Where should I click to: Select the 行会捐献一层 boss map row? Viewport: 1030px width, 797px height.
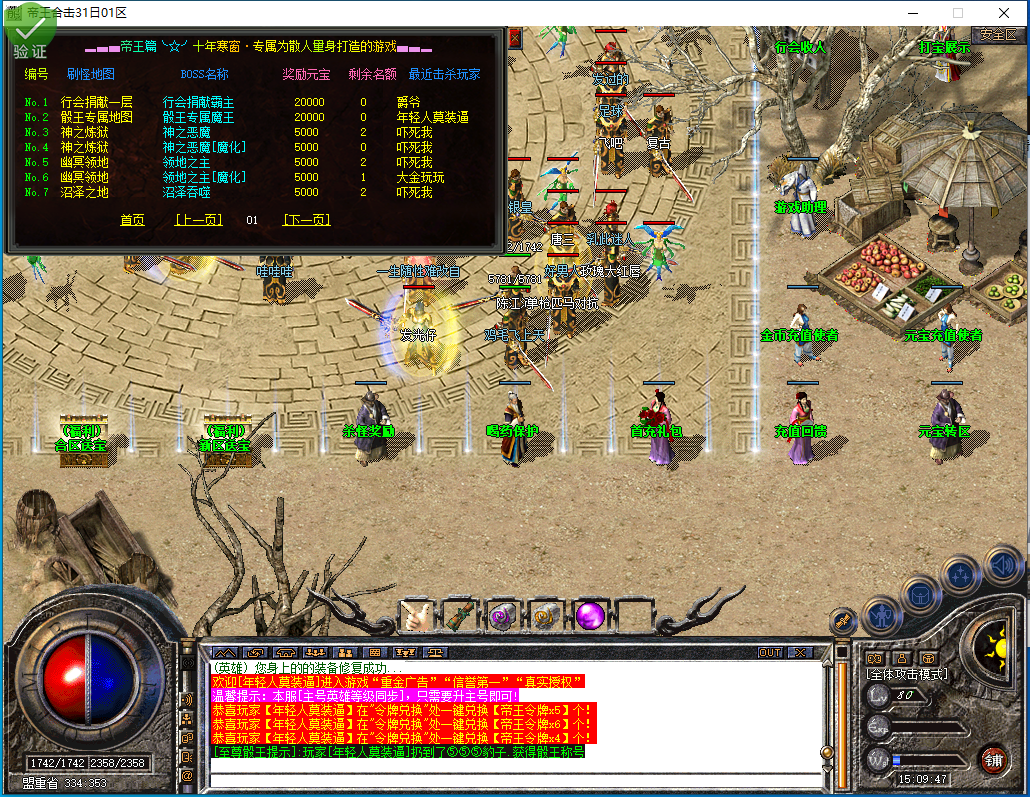96,102
